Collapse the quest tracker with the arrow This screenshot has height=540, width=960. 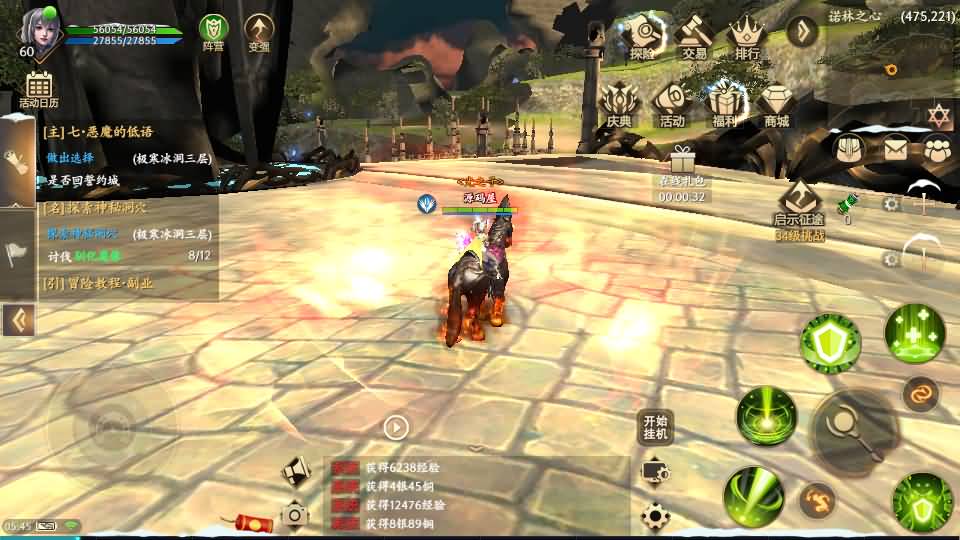[18, 320]
